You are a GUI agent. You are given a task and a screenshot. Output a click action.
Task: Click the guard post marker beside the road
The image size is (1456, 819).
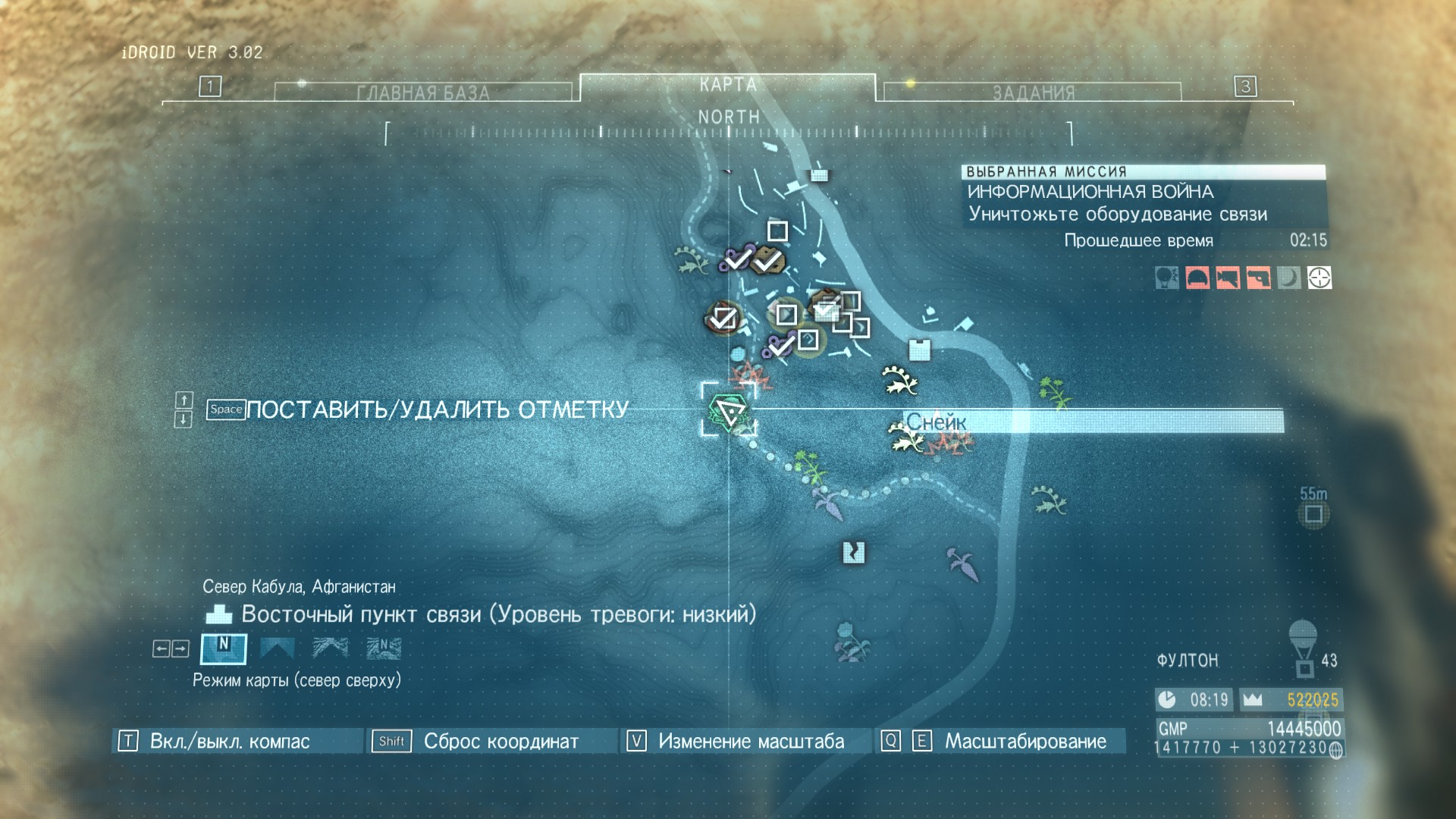click(x=919, y=350)
